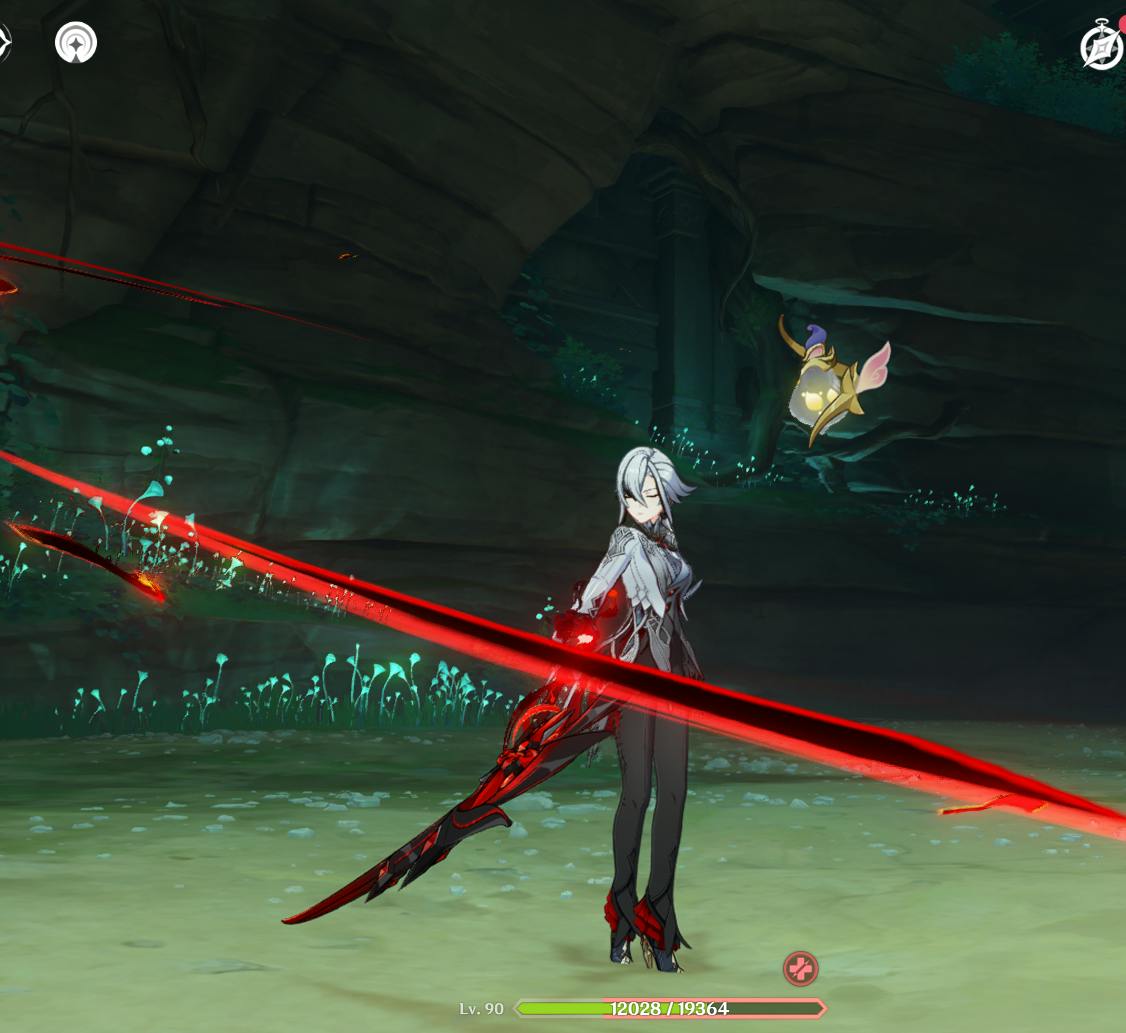This screenshot has height=1033, width=1126.
Task: Click the round white star beacon icon
Action: 76,42
